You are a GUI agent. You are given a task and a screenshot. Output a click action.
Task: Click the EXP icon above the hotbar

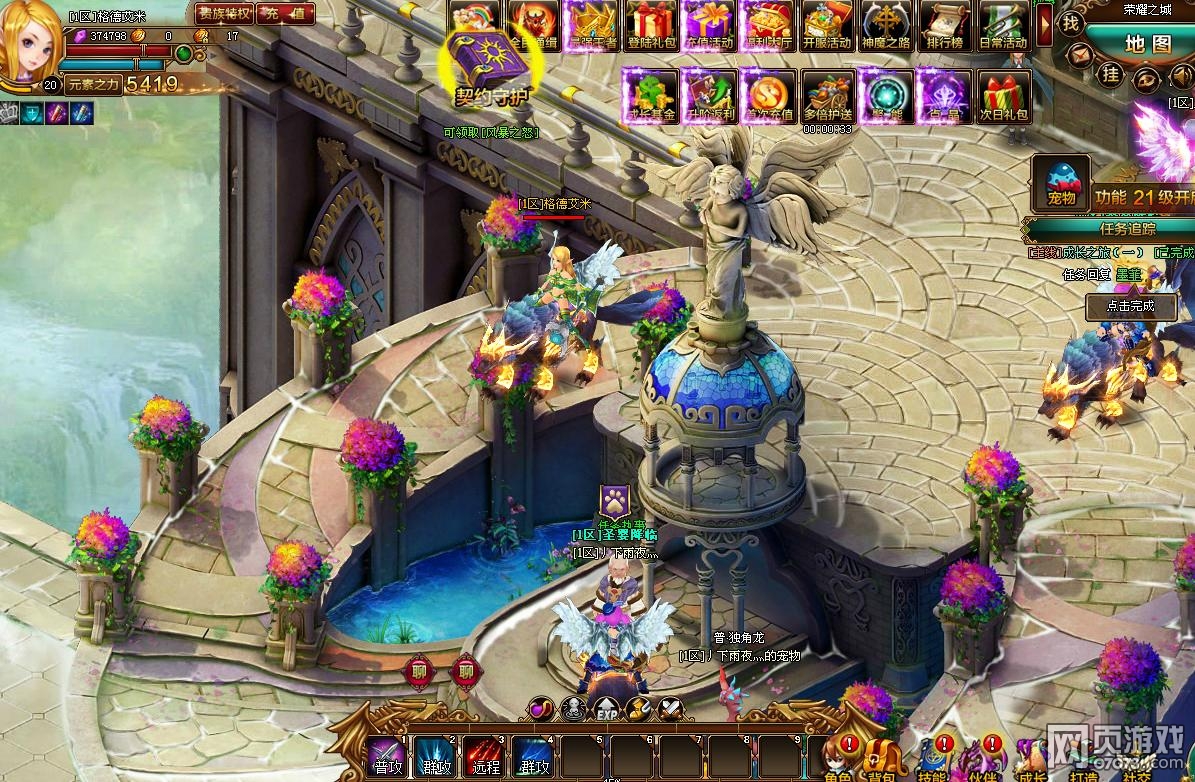[606, 711]
